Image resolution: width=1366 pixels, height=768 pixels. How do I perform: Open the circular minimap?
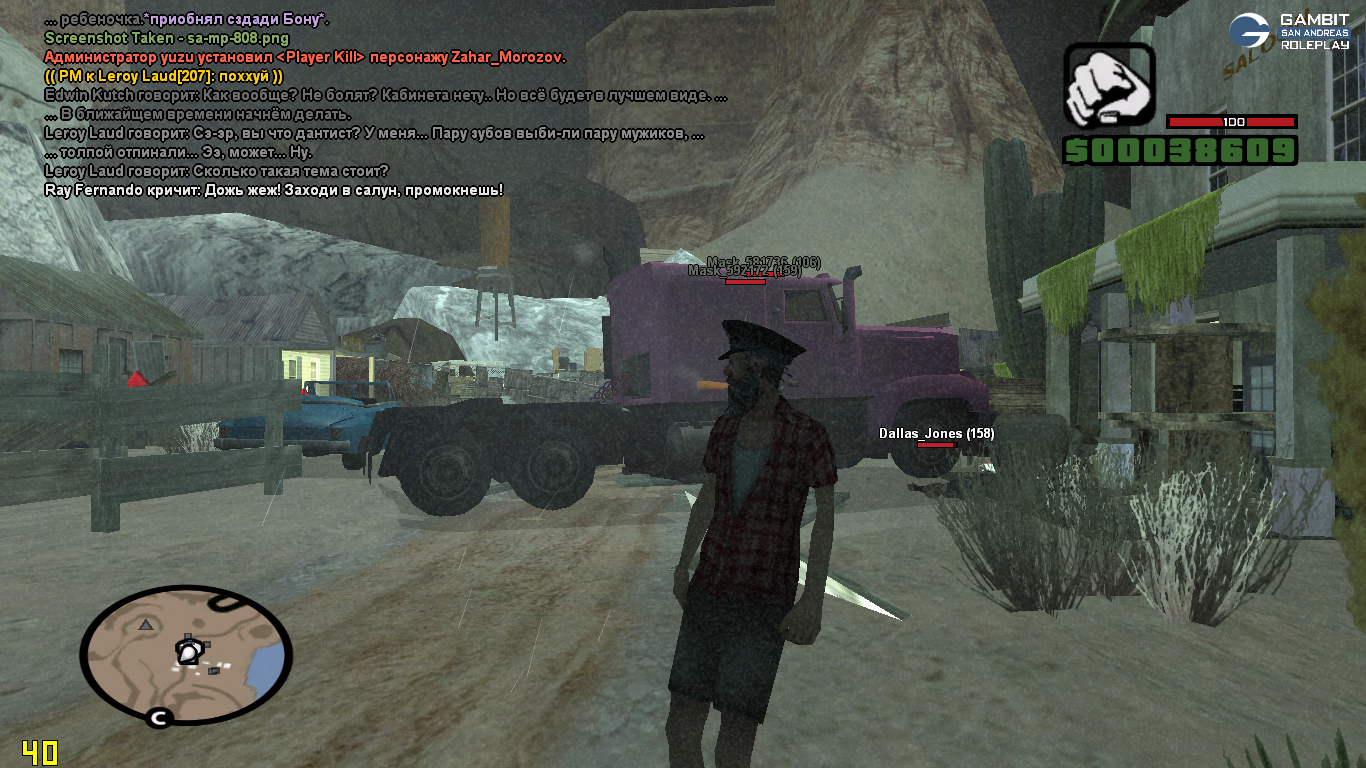186,655
